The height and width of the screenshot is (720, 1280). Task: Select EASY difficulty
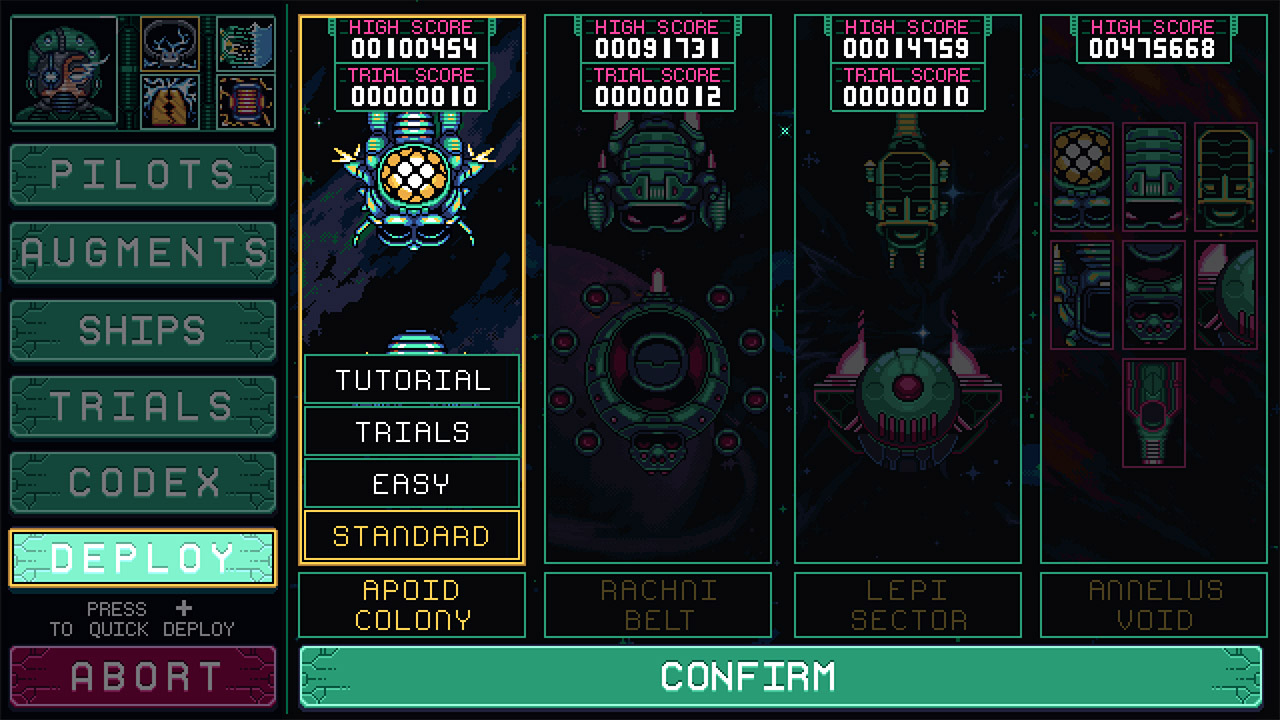[x=411, y=483]
